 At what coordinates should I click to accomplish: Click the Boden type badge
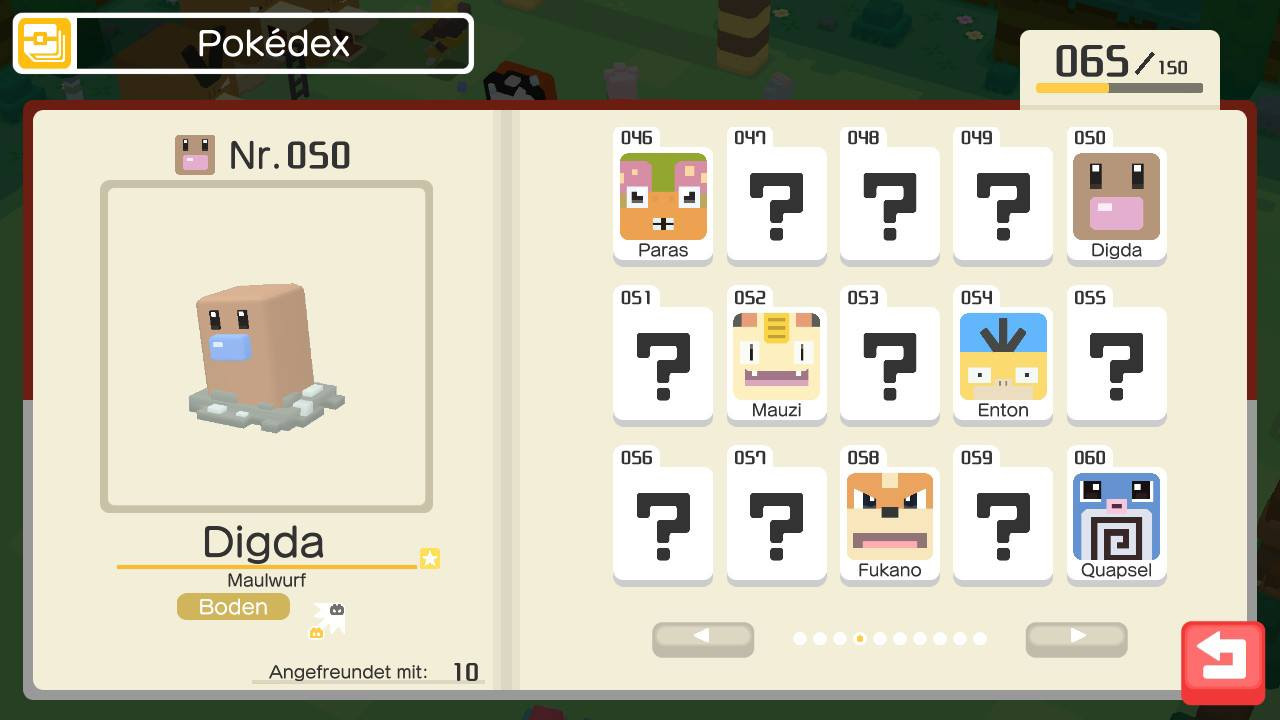pos(233,606)
